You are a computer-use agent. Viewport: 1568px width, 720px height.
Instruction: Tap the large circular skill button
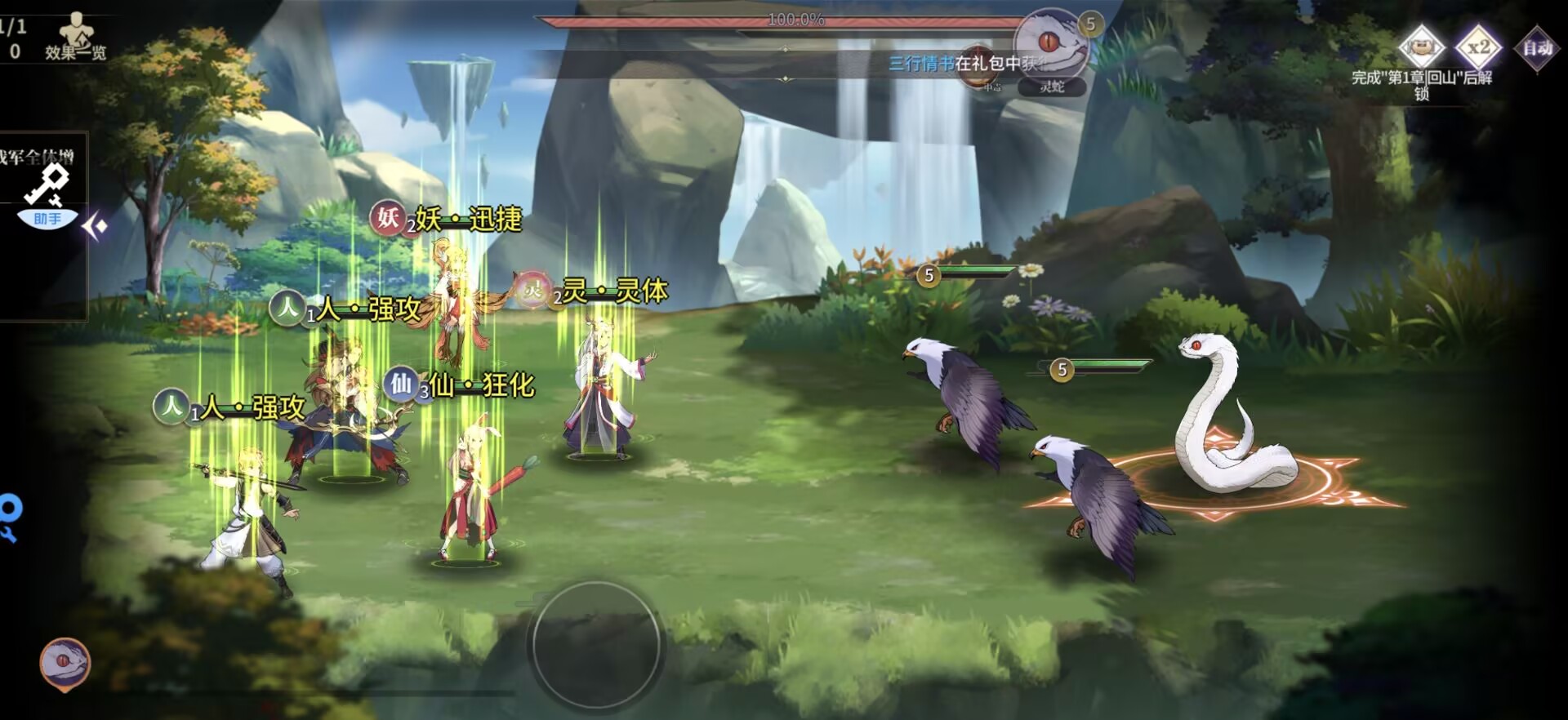coord(596,645)
